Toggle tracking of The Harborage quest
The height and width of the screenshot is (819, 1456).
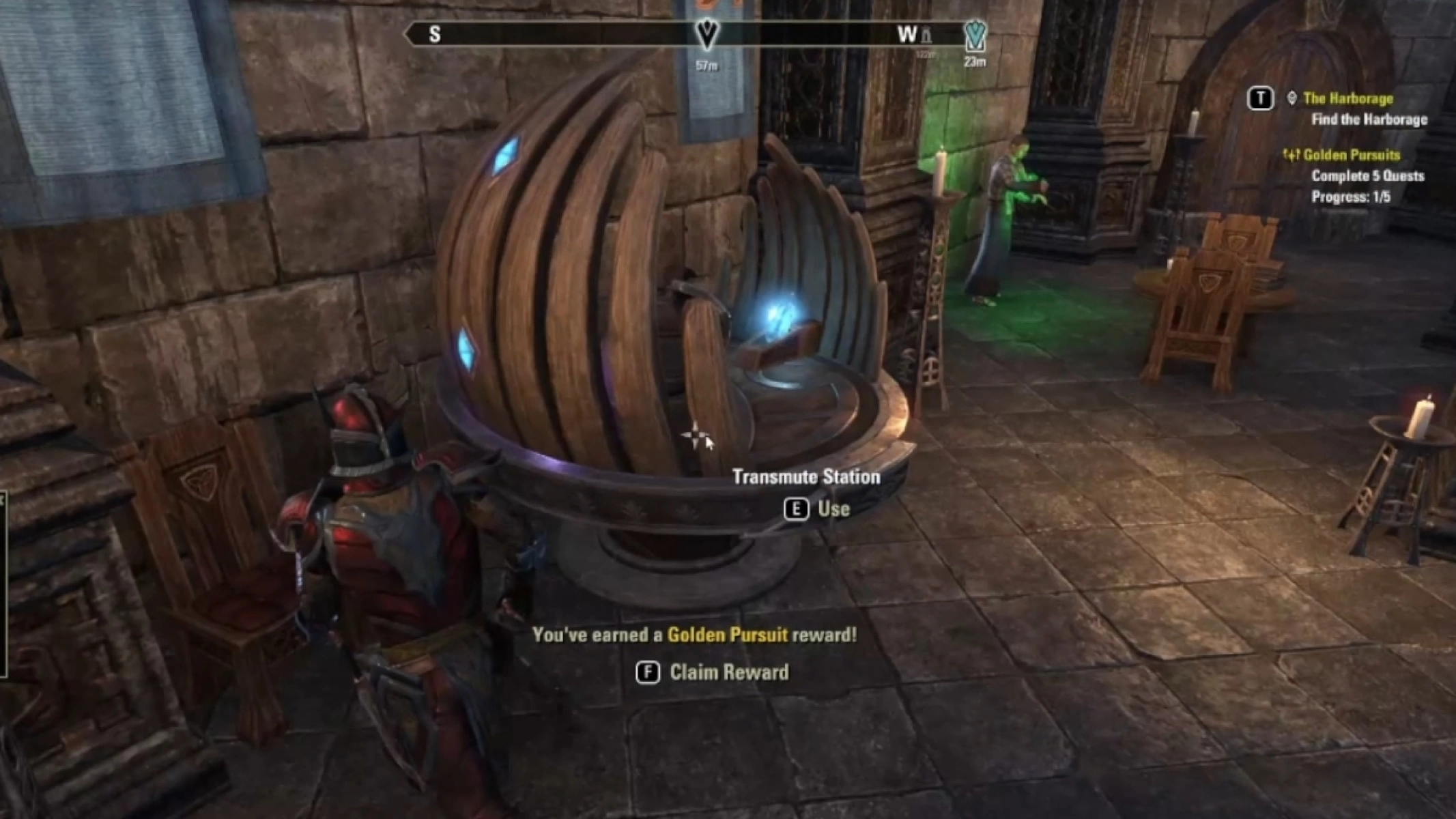[x=1350, y=98]
